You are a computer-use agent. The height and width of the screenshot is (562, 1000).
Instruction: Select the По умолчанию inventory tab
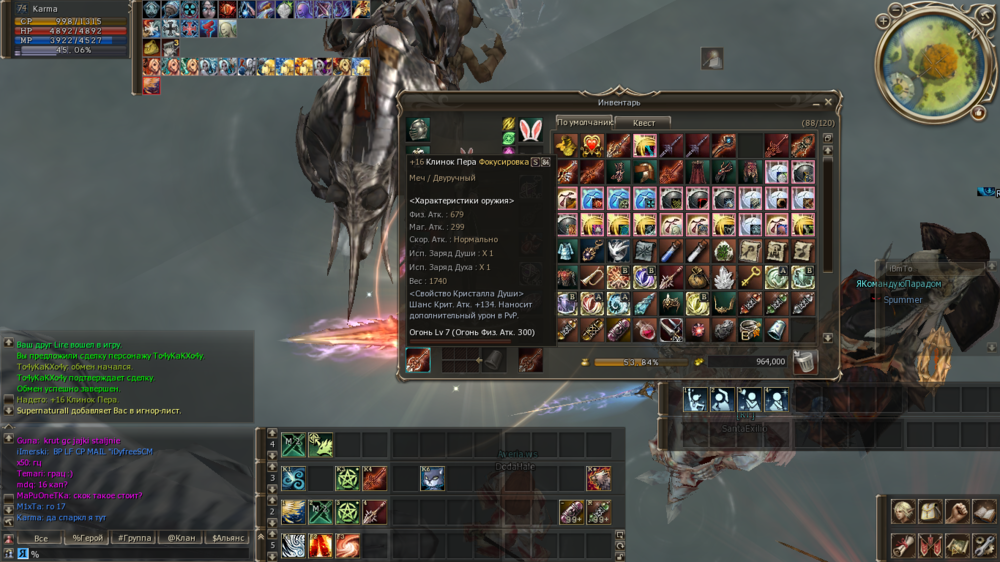(585, 123)
